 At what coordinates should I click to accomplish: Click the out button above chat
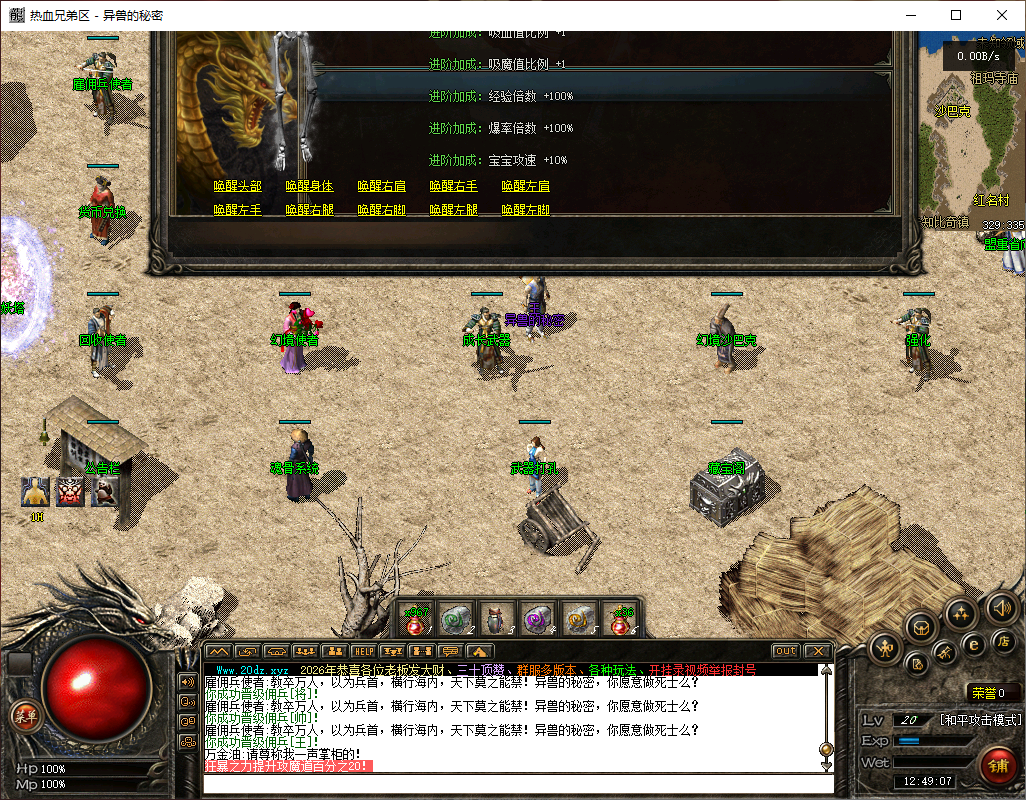tap(786, 651)
